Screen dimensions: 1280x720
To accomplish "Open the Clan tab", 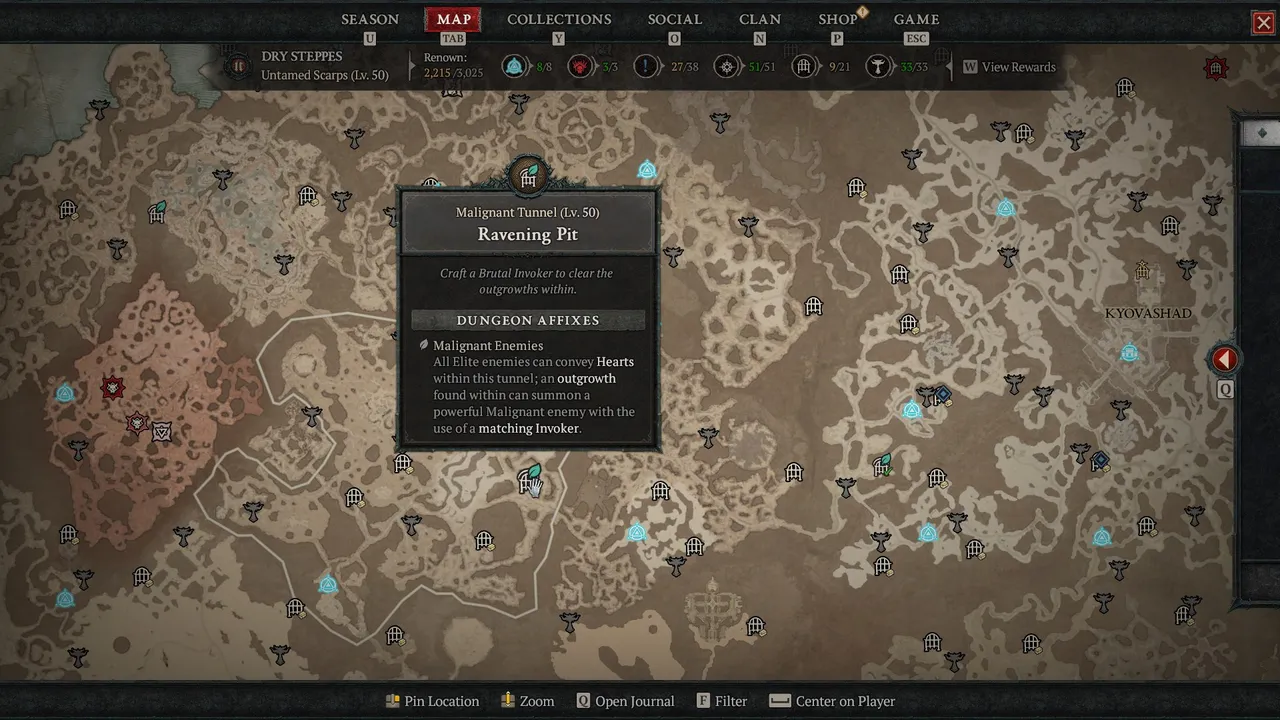I will coord(760,19).
